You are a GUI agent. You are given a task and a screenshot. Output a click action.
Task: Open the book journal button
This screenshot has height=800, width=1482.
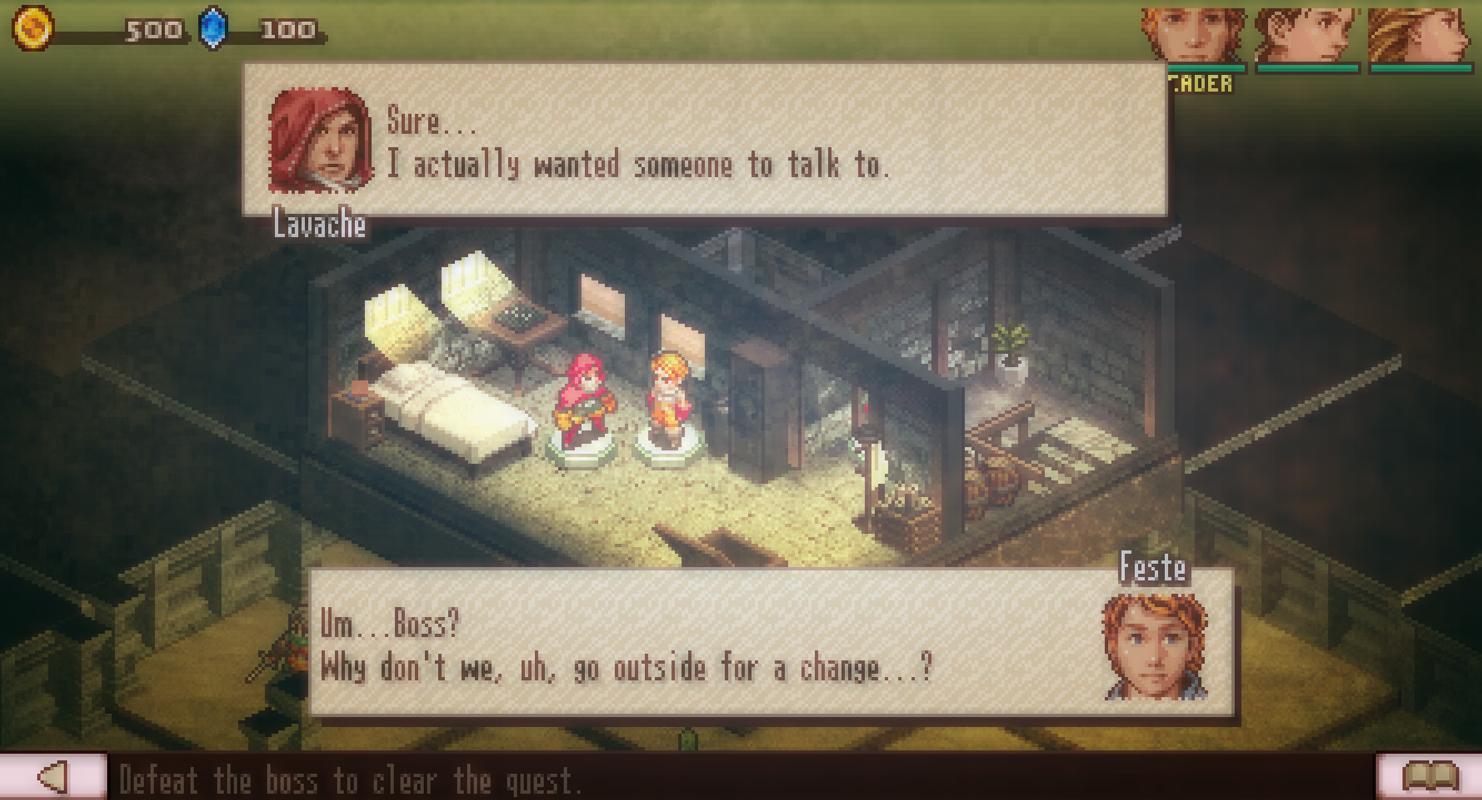pos(1428,776)
